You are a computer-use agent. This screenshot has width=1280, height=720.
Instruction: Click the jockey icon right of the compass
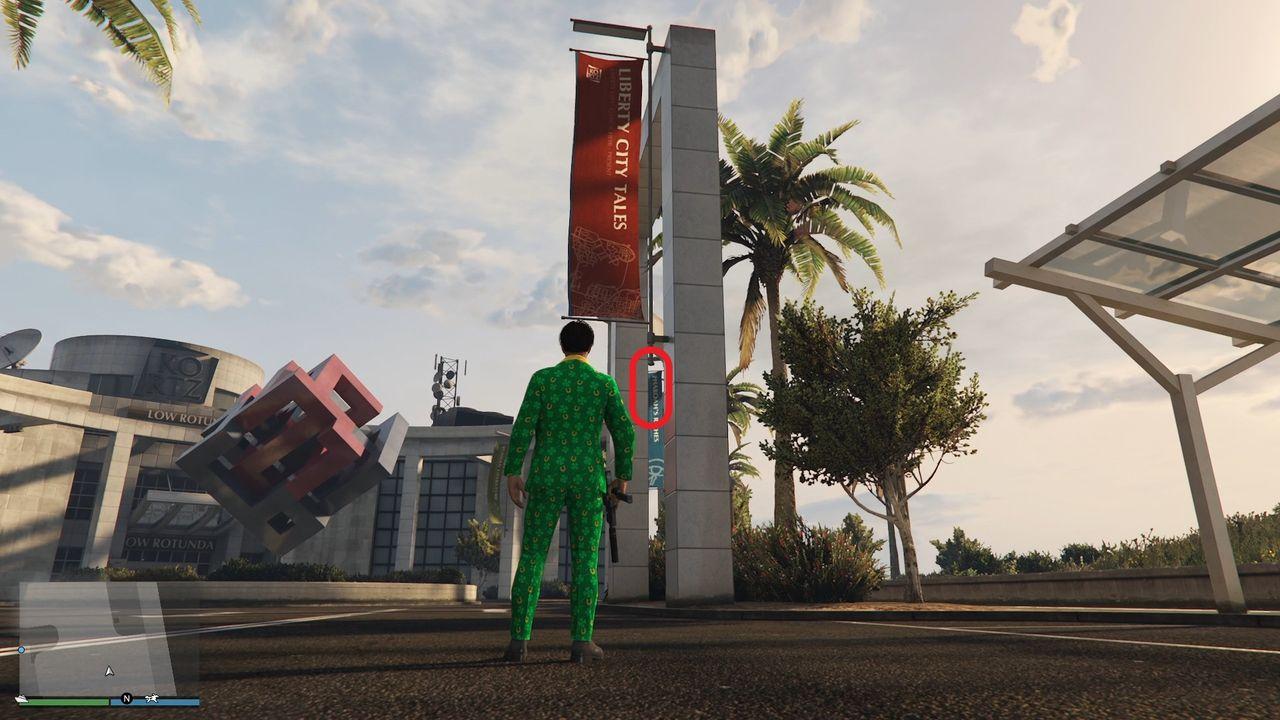[152, 698]
